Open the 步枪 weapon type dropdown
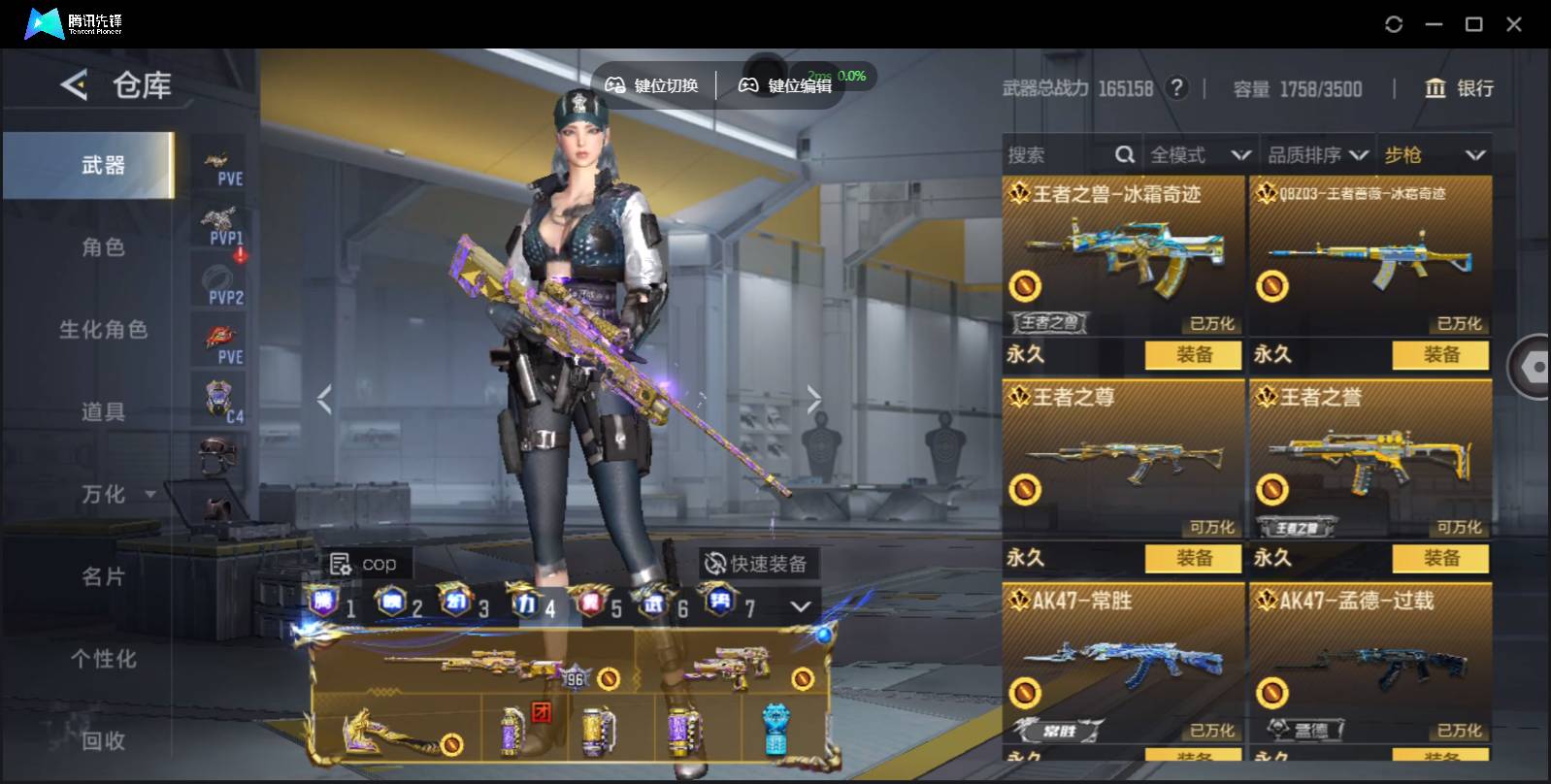Screen dimensions: 1551x784 pyautogui.click(x=1435, y=155)
